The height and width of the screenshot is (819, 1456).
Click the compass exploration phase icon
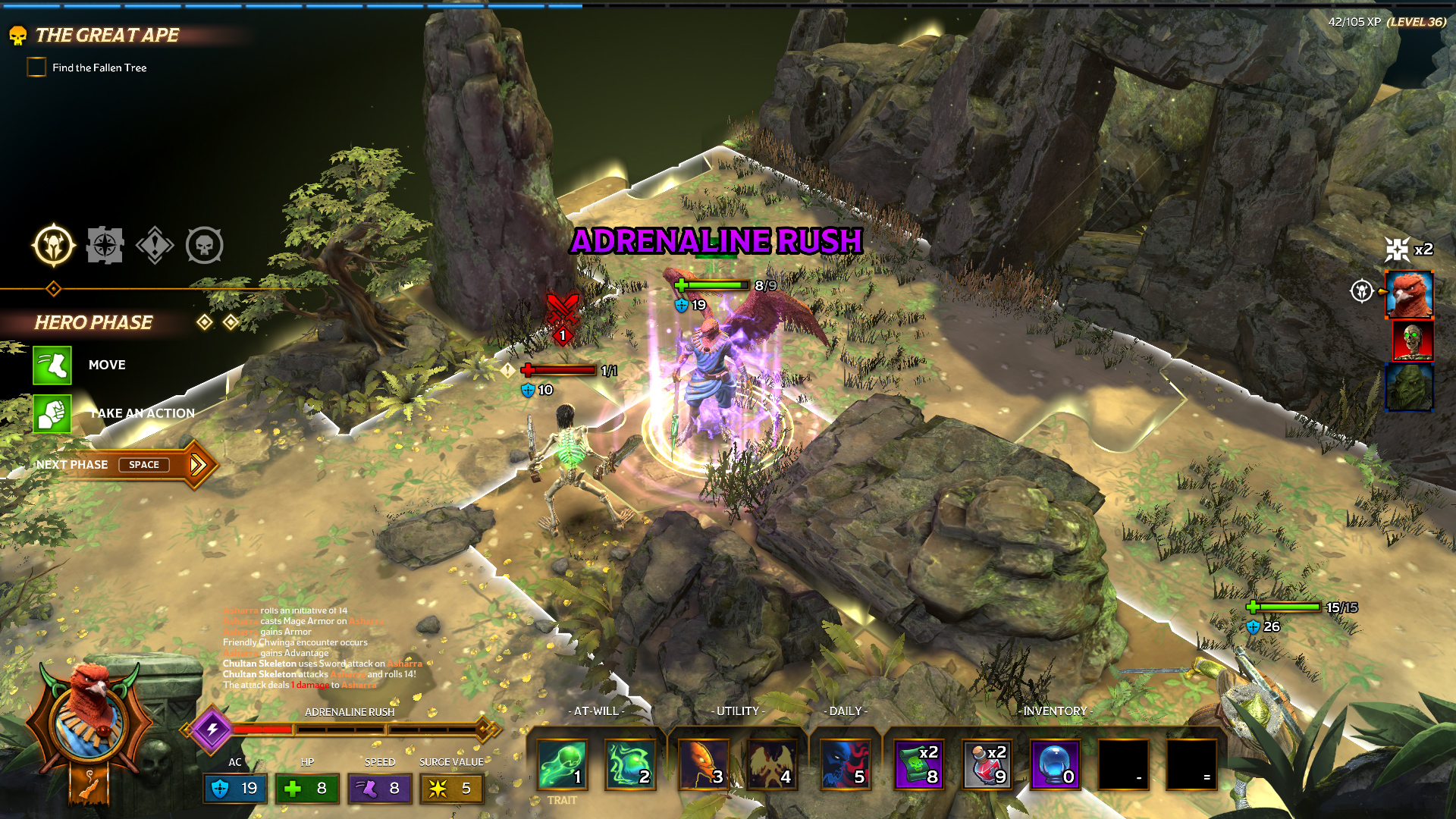pos(105,246)
